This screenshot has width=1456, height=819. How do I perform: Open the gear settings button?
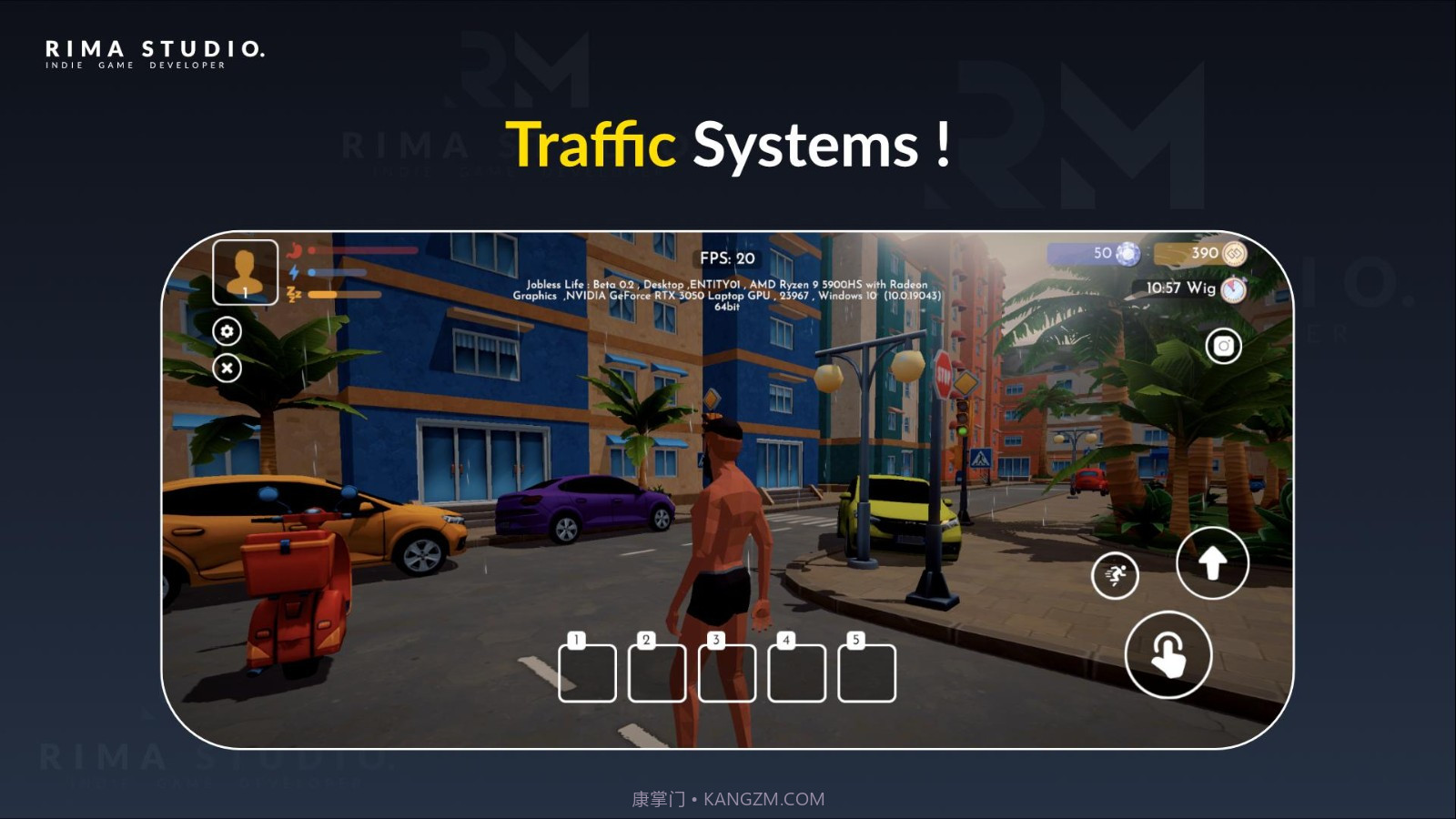pyautogui.click(x=227, y=331)
